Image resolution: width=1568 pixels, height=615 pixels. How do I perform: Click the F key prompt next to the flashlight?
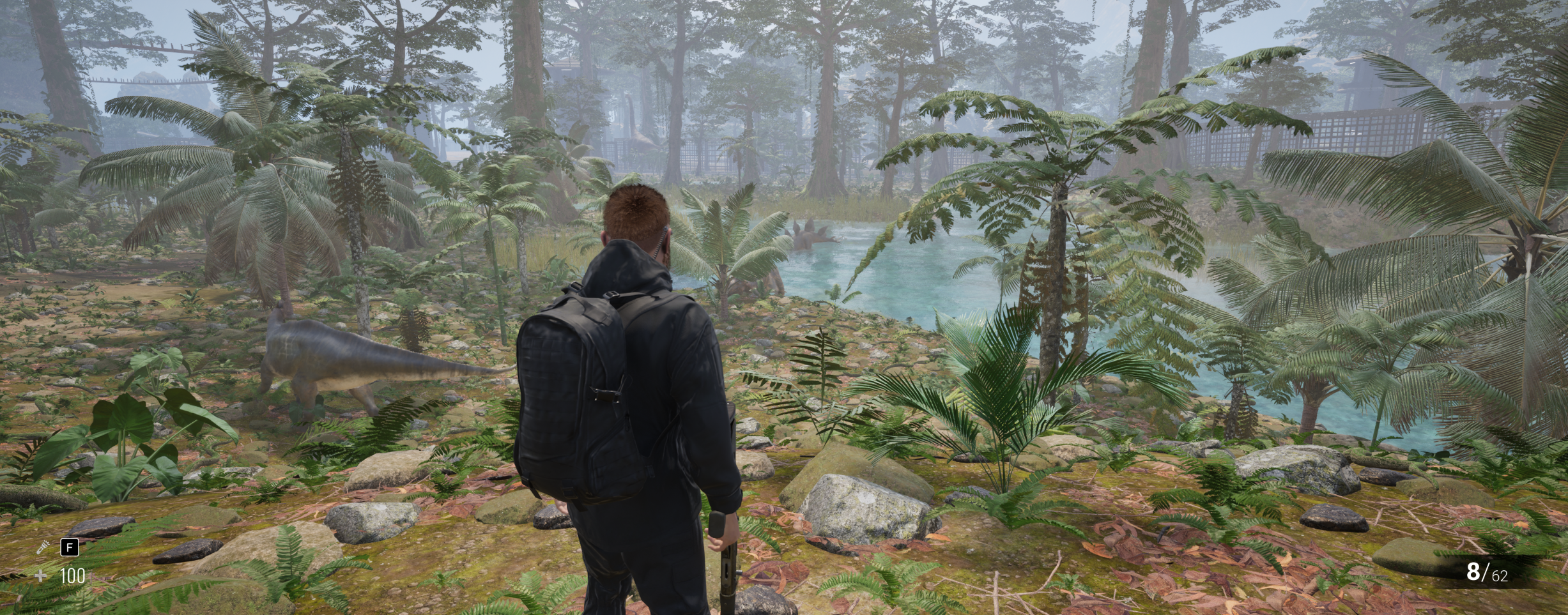point(68,547)
